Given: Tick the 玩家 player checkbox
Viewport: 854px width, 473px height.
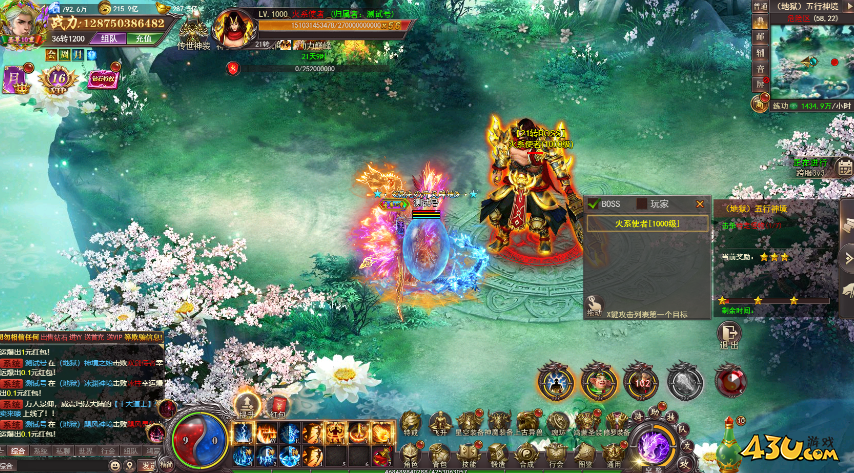Looking at the screenshot, I should 642,204.
